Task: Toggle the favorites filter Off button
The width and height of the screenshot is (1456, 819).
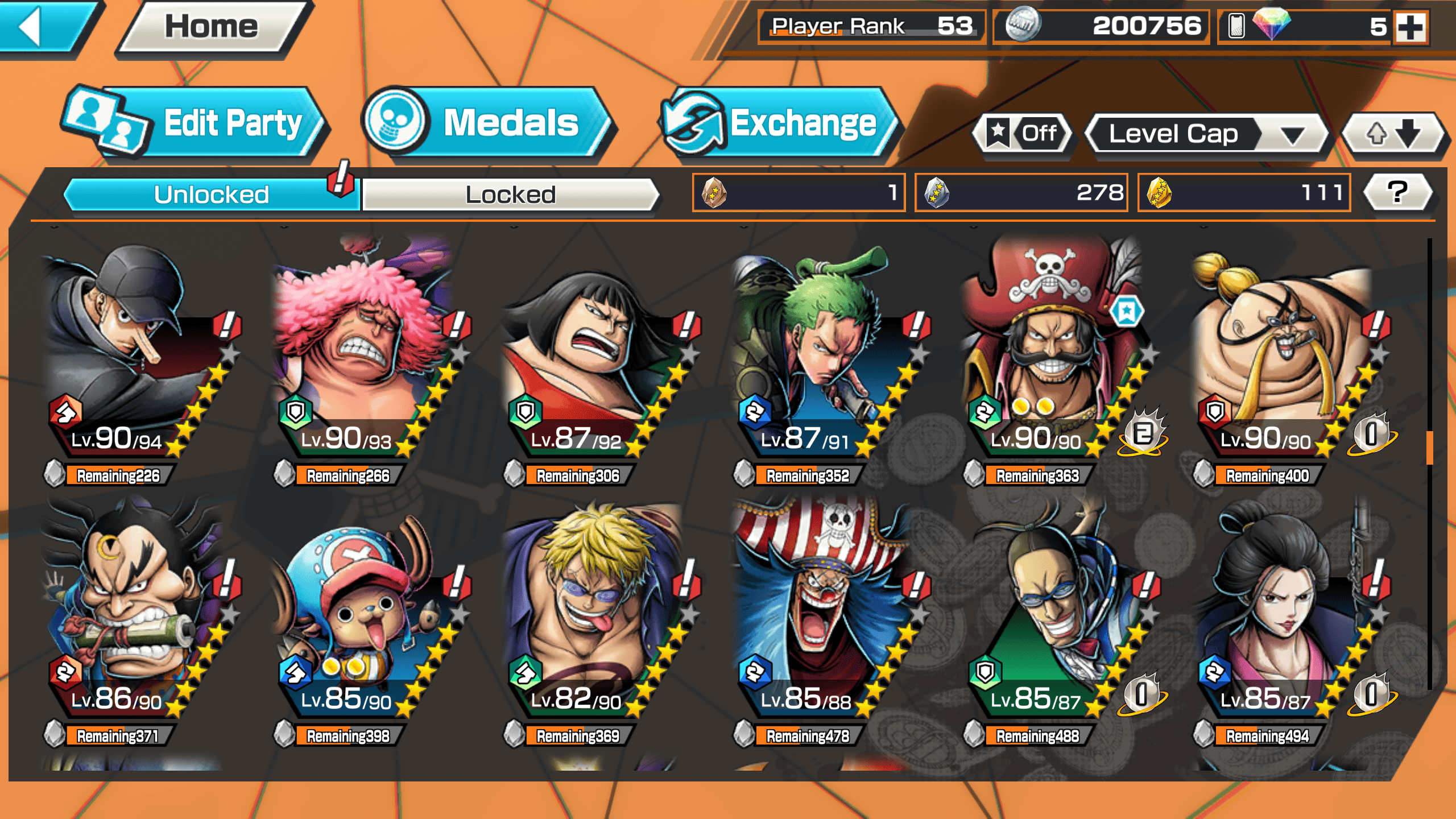Action: 1024,133
